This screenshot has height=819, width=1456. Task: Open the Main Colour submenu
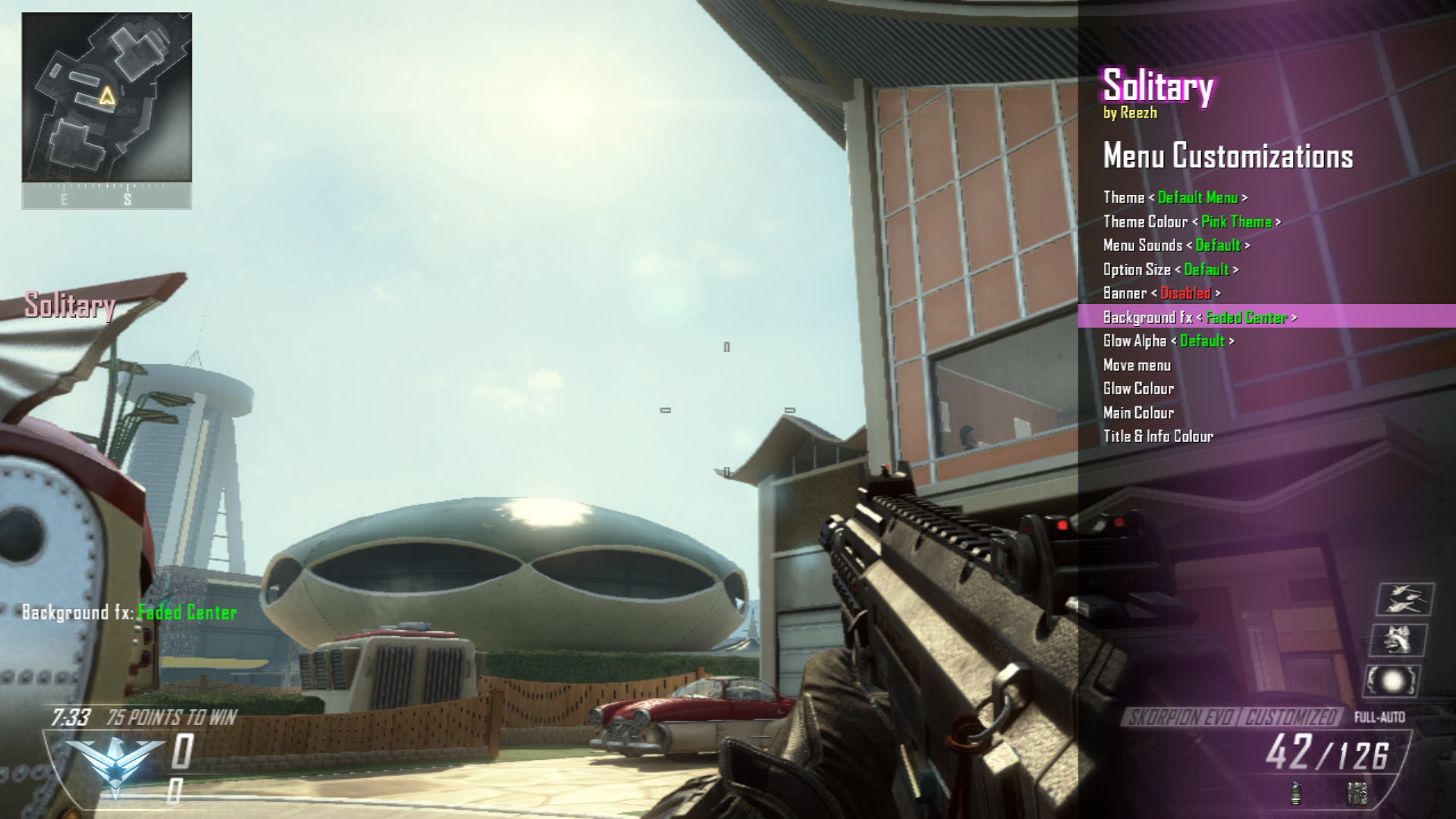click(1138, 413)
